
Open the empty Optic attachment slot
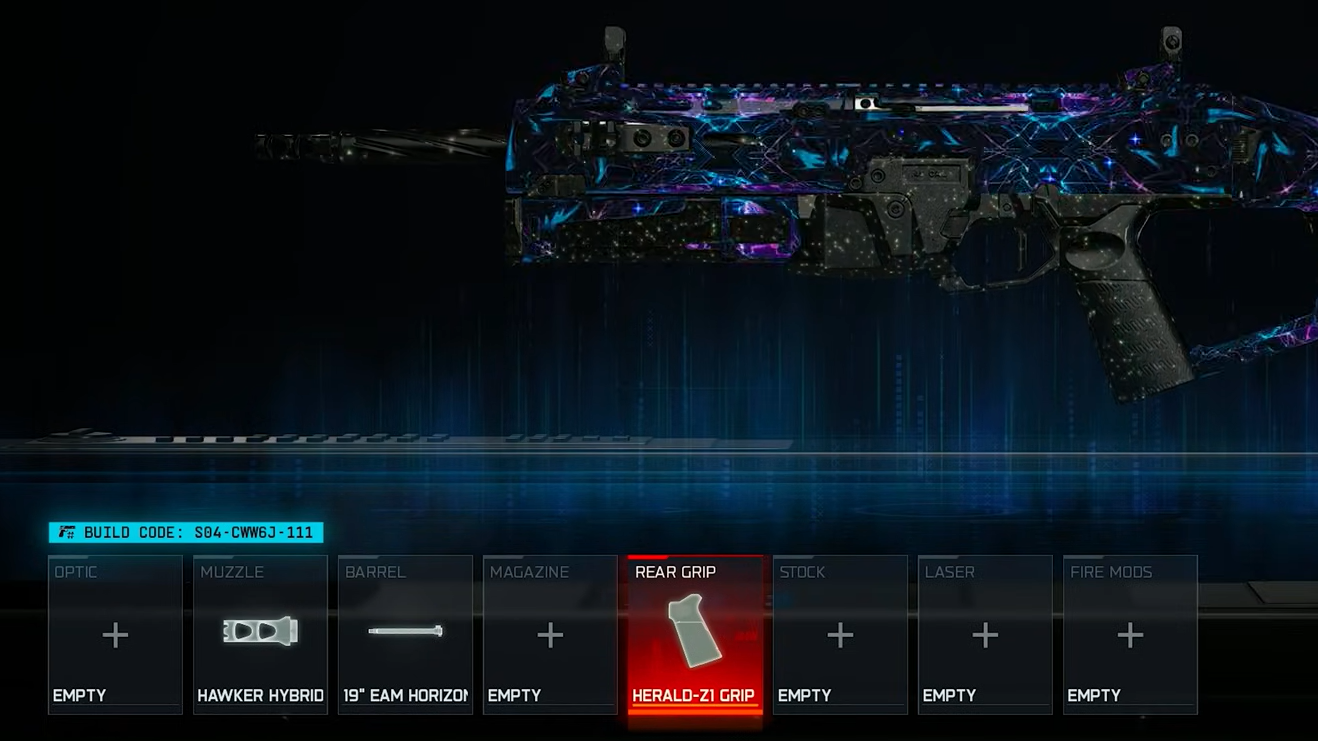click(115, 634)
